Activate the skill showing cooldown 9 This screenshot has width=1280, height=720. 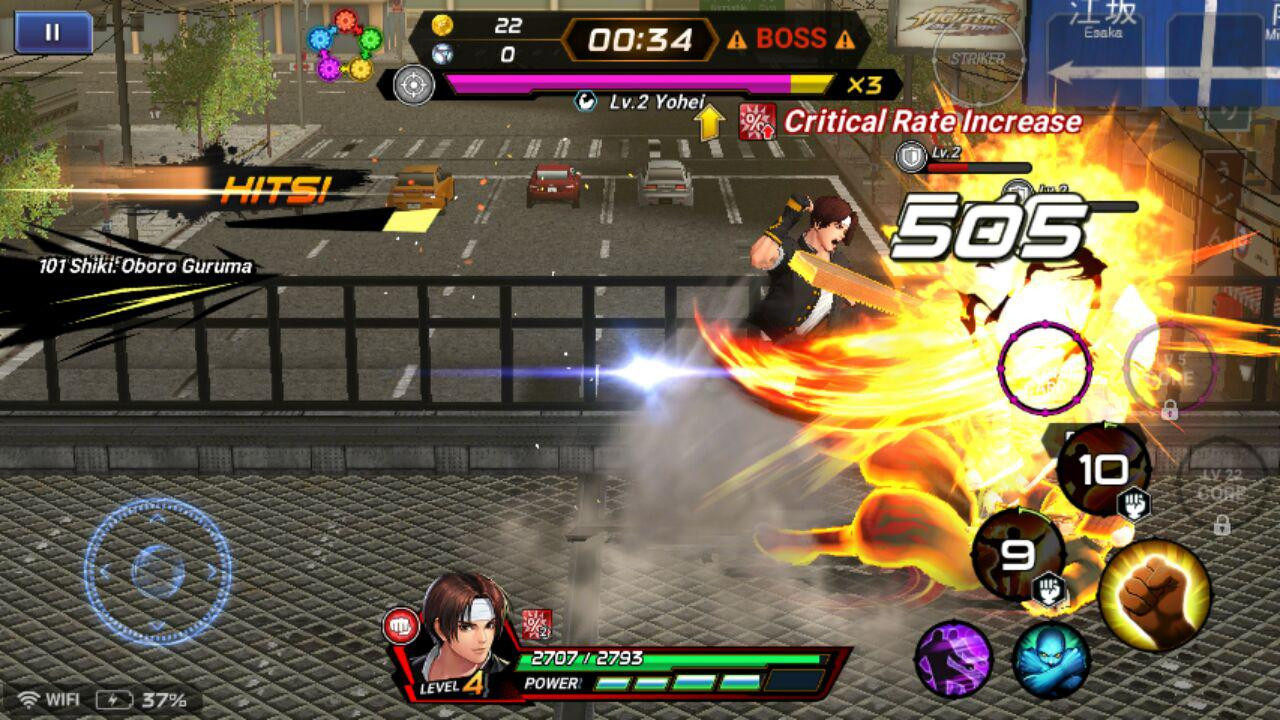(1018, 555)
